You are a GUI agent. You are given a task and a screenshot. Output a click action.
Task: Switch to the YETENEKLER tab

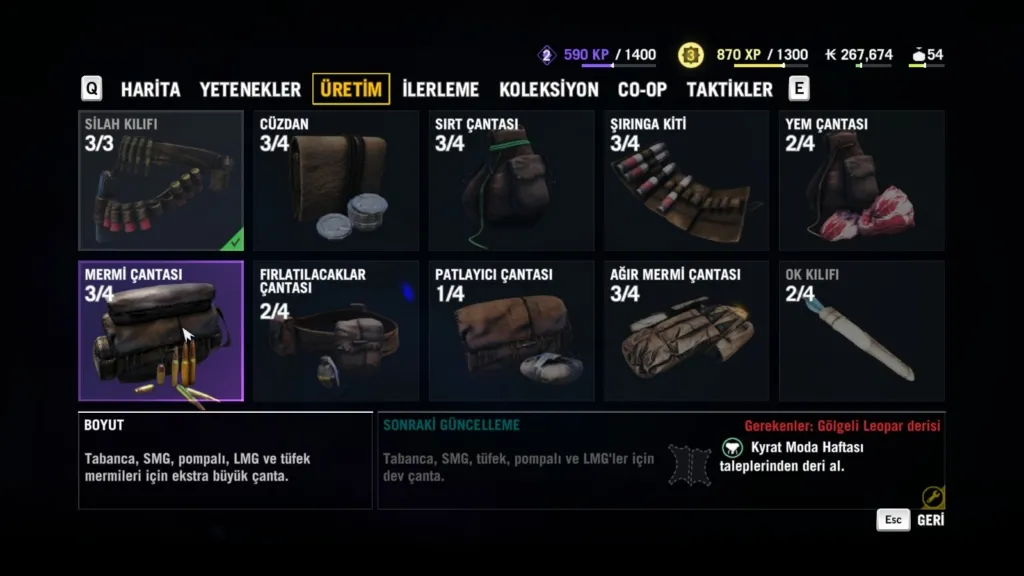pos(250,89)
